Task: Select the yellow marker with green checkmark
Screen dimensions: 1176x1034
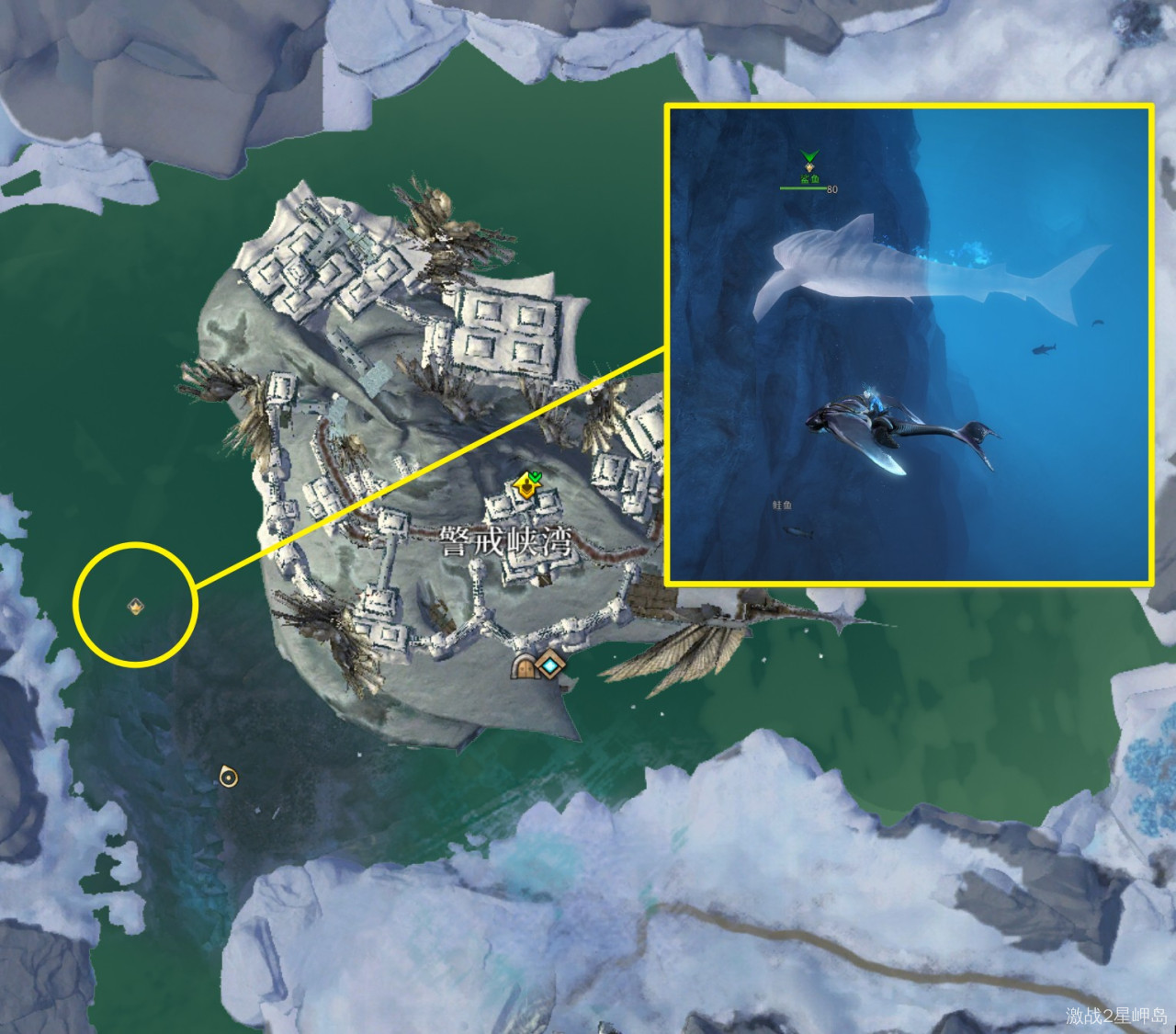Action: point(527,484)
